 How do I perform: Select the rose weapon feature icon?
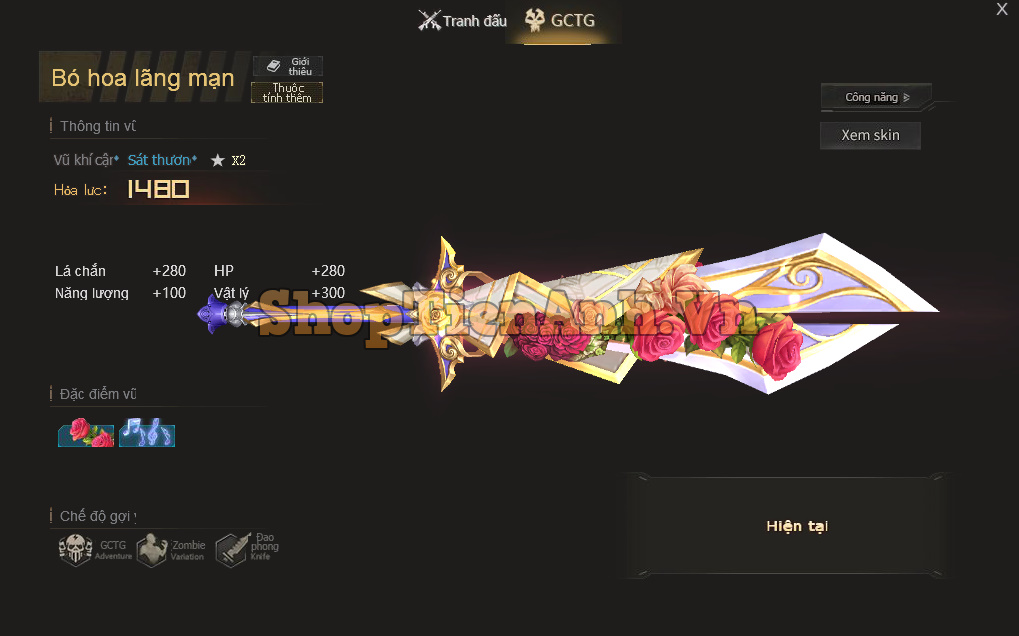[86, 433]
